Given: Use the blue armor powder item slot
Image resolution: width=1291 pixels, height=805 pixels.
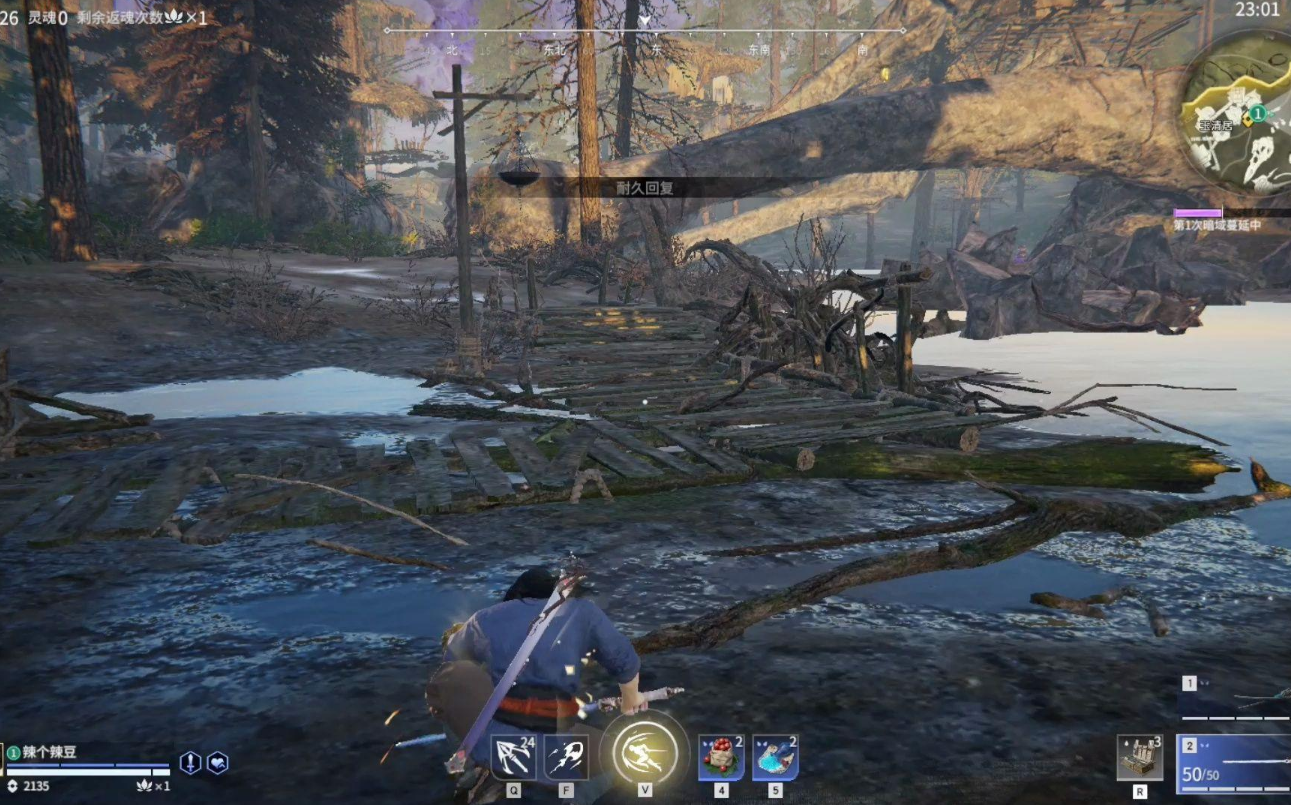Looking at the screenshot, I should tap(775, 756).
